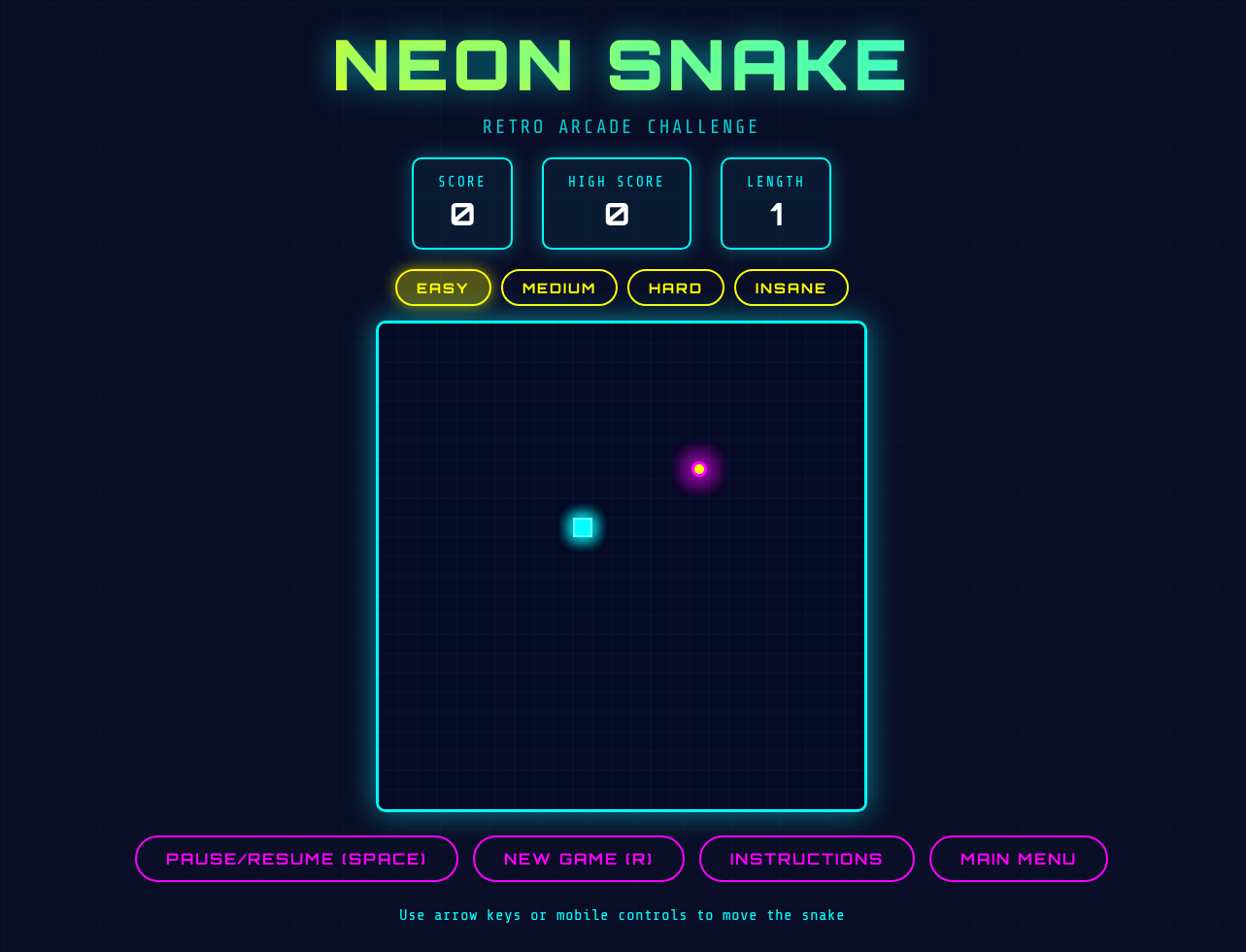Start a New Game
Viewport: 1246px width, 952px height.
pyautogui.click(x=579, y=859)
